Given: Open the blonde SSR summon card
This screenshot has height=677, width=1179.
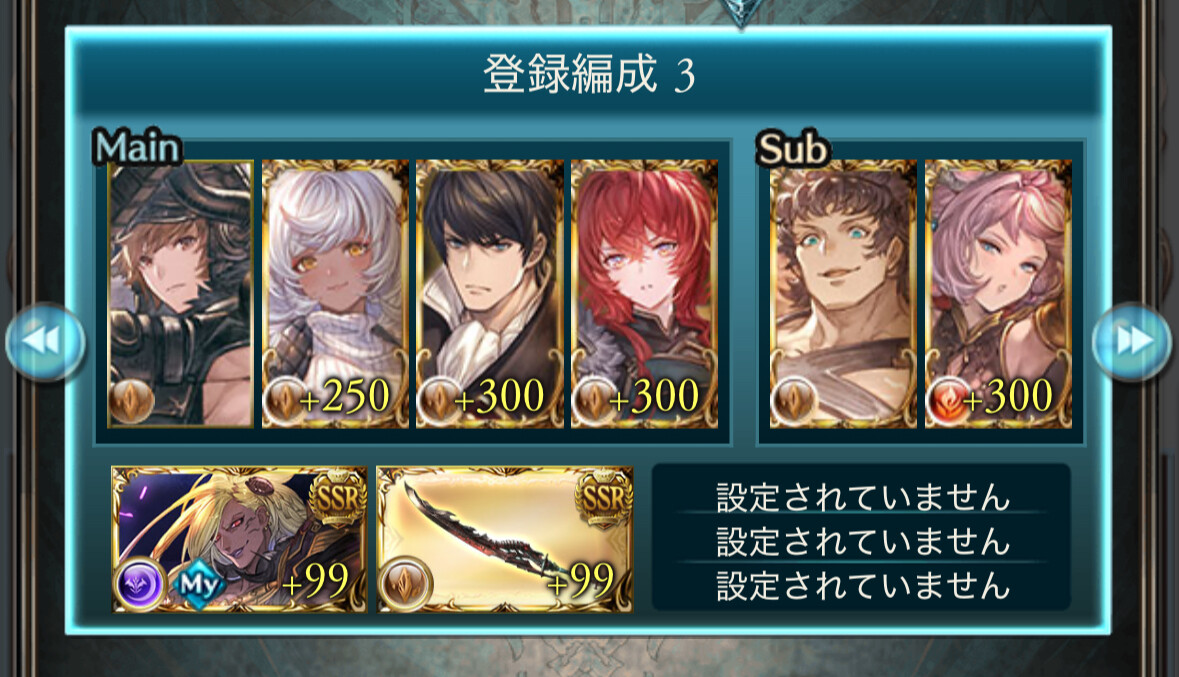Looking at the screenshot, I should [x=240, y=539].
